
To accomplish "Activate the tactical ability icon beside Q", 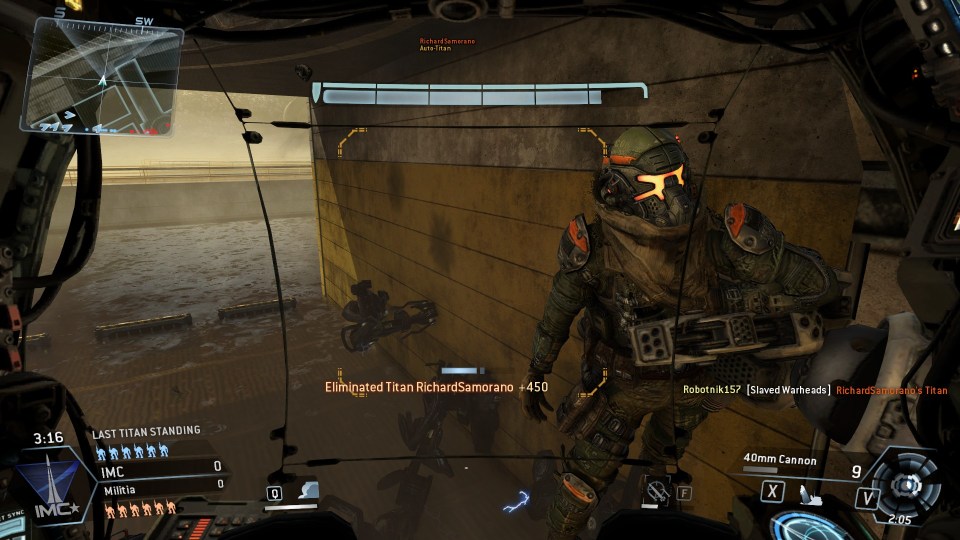I will pos(309,490).
